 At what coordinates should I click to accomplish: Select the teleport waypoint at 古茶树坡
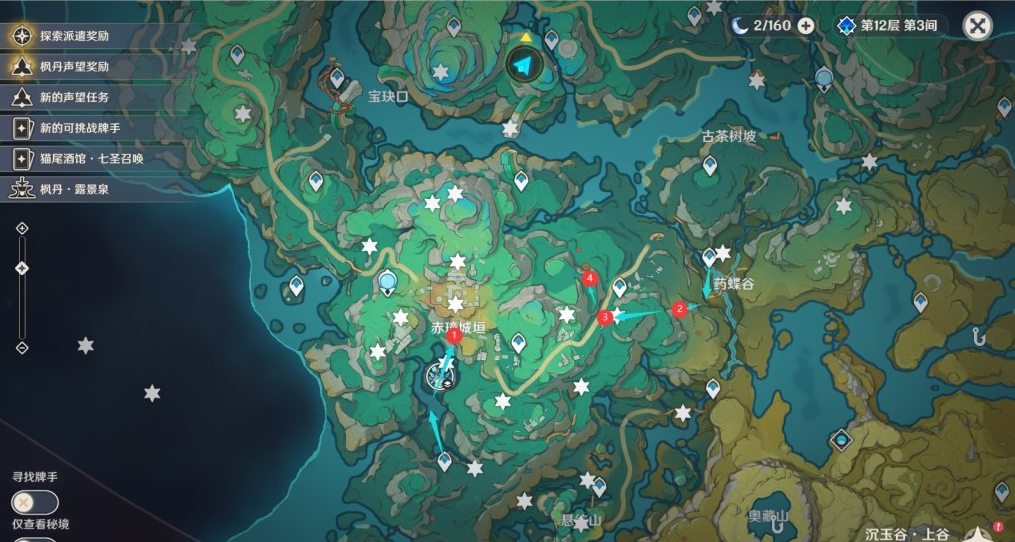(709, 164)
